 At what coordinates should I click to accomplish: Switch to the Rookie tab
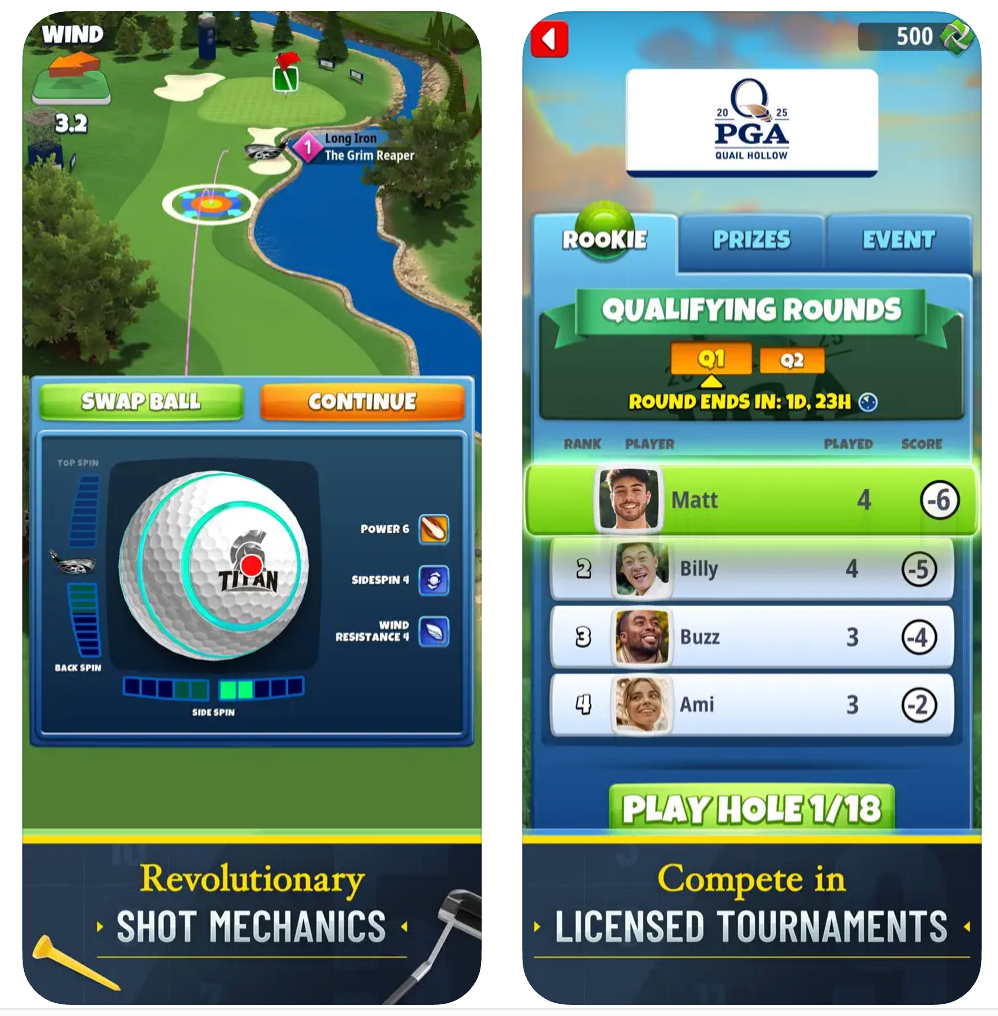click(x=604, y=240)
